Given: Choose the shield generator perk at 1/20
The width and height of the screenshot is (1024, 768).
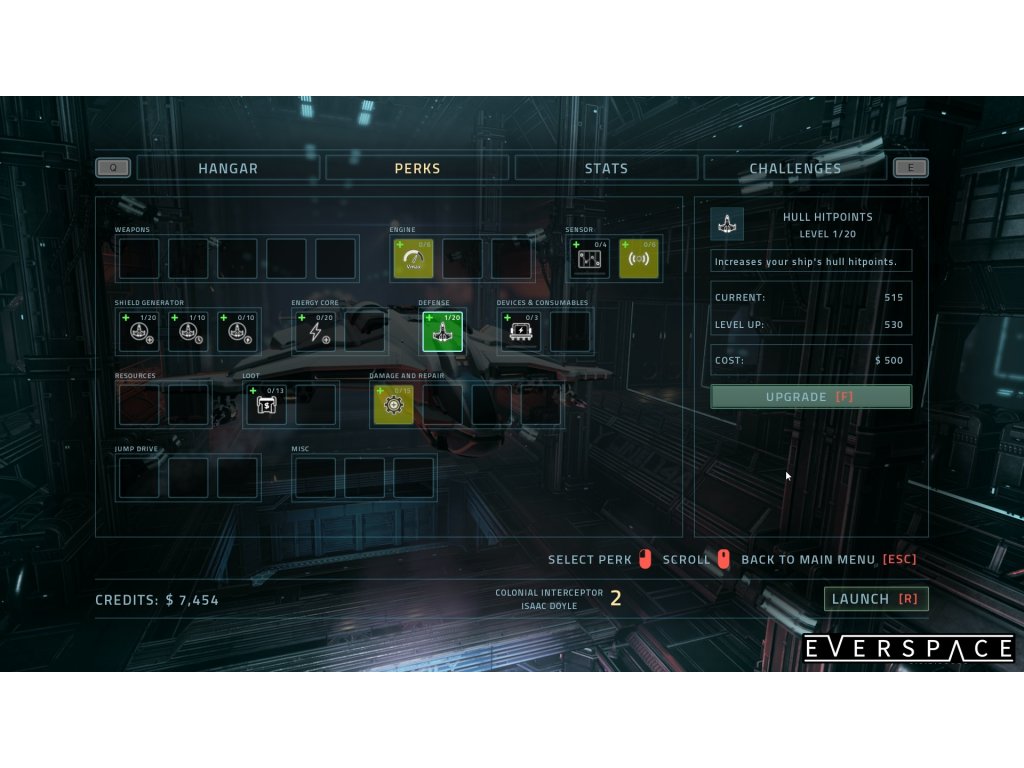Looking at the screenshot, I should [x=139, y=332].
